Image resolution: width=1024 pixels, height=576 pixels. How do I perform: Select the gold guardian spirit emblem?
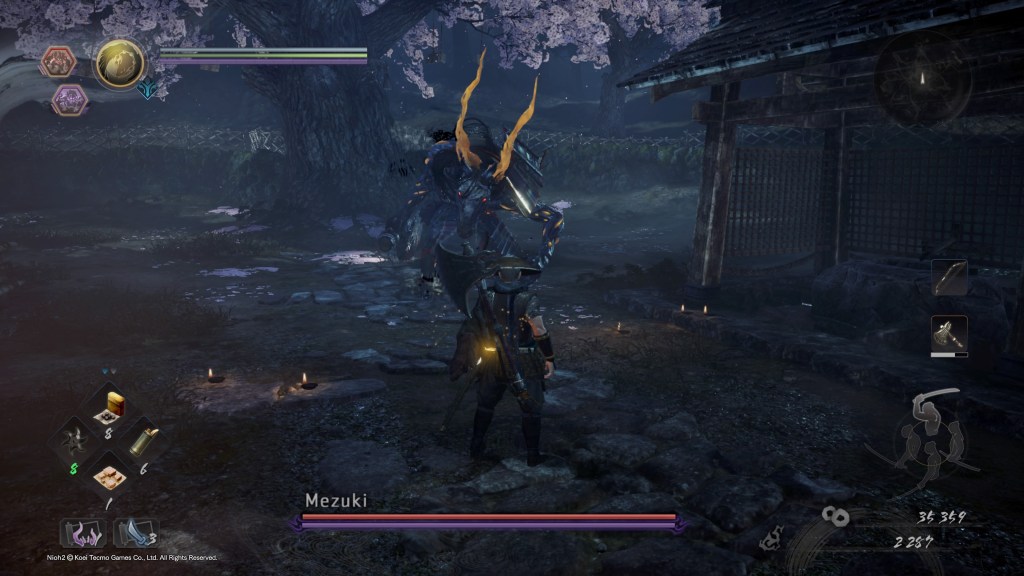coord(120,64)
